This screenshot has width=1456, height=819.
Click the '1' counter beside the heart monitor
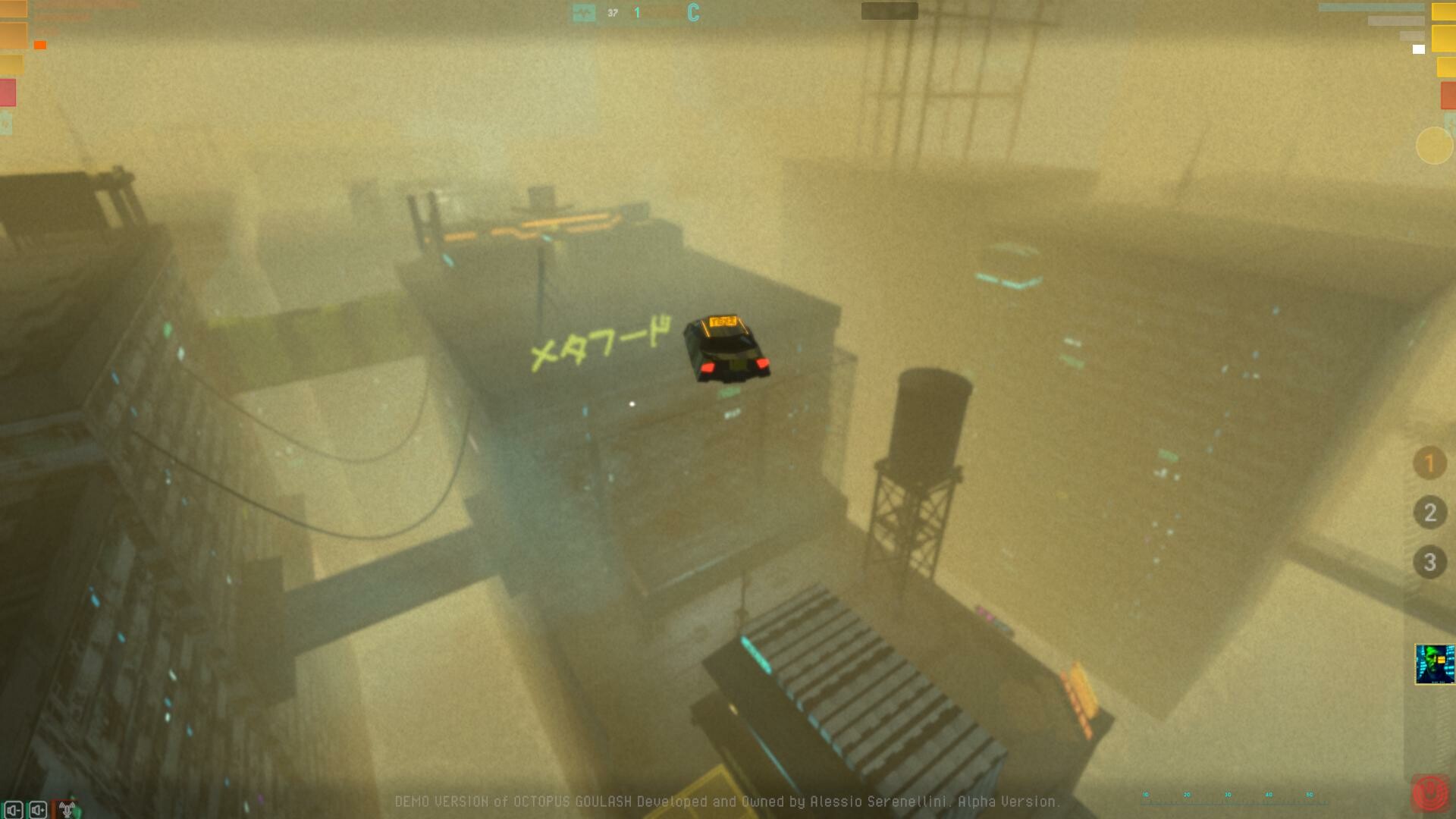(637, 12)
